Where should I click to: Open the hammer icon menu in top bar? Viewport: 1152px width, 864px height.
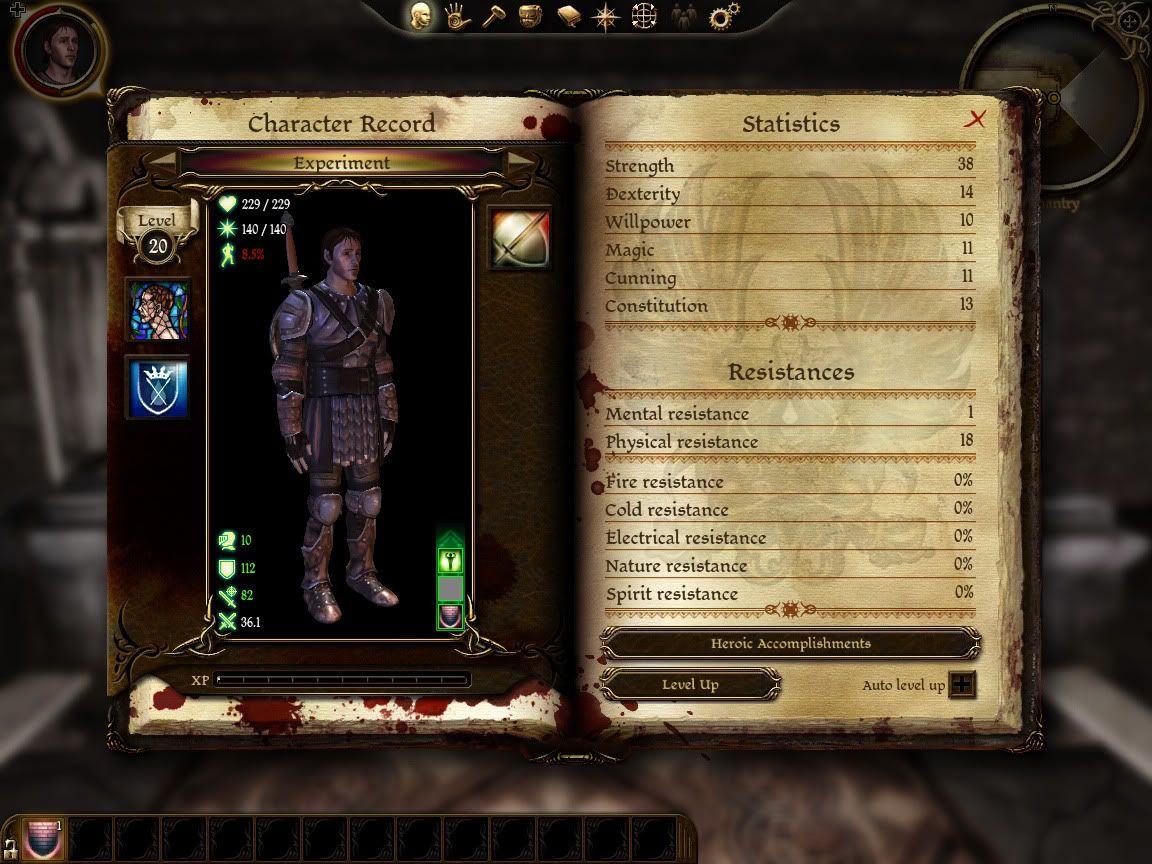click(495, 17)
